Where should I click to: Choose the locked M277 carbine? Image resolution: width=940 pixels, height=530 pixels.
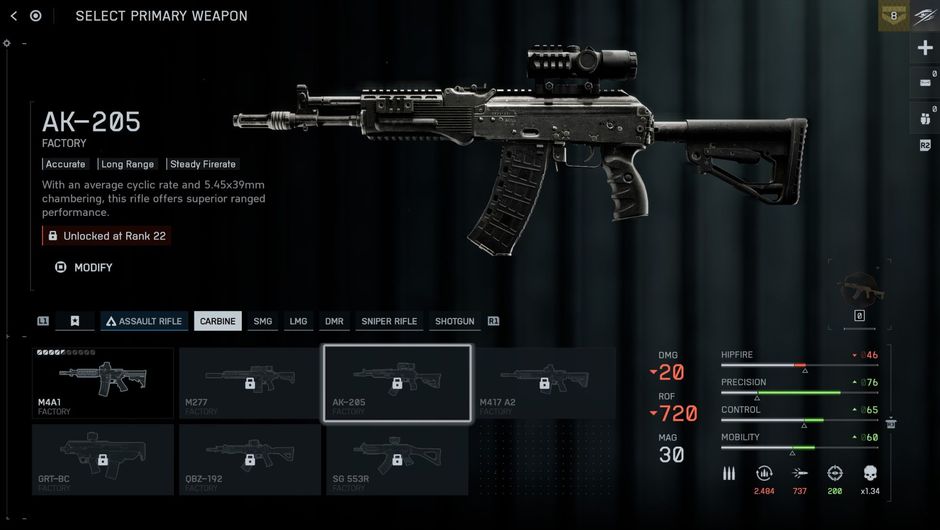(x=250, y=383)
